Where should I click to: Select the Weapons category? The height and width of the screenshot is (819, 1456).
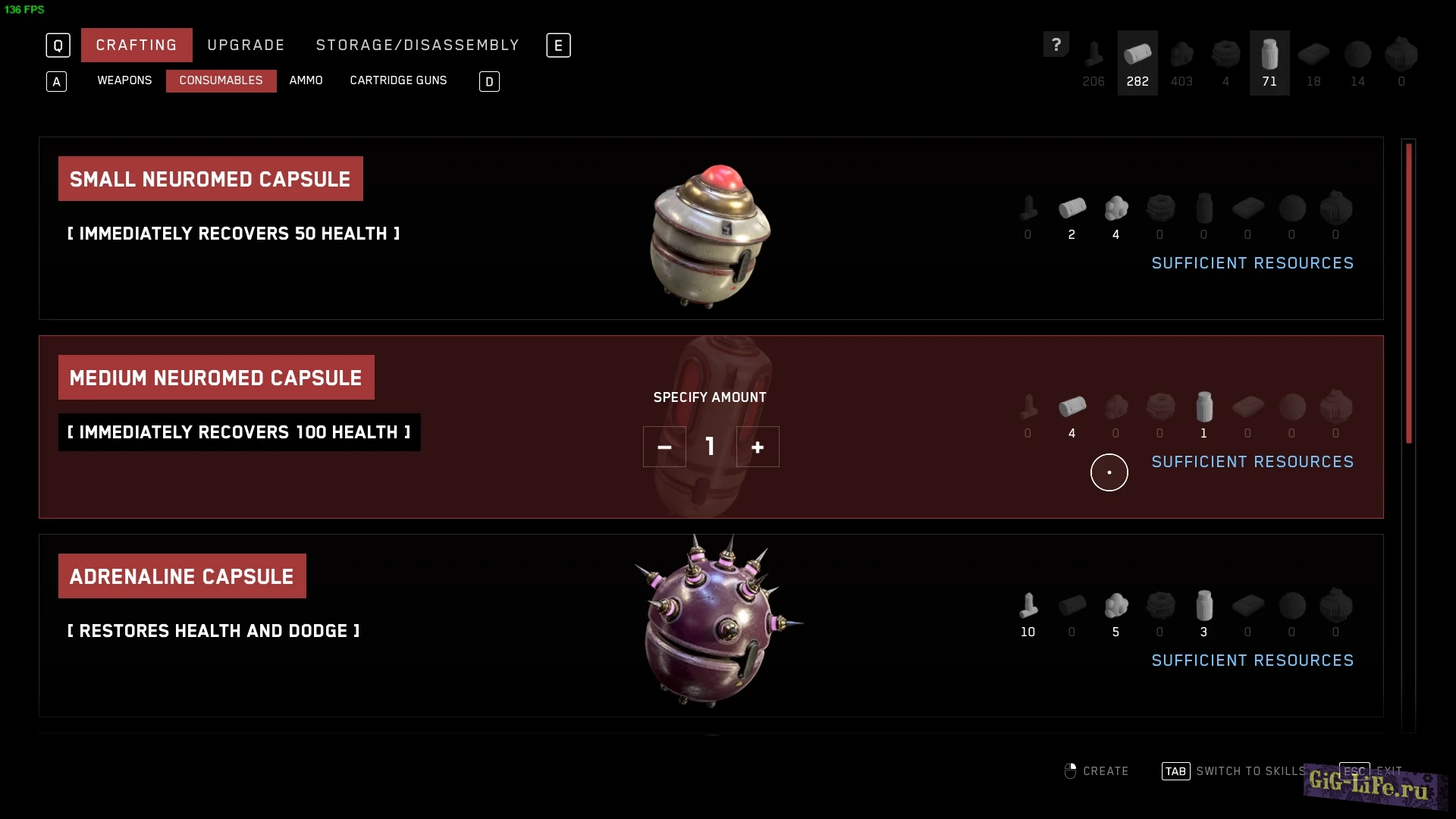click(x=124, y=80)
